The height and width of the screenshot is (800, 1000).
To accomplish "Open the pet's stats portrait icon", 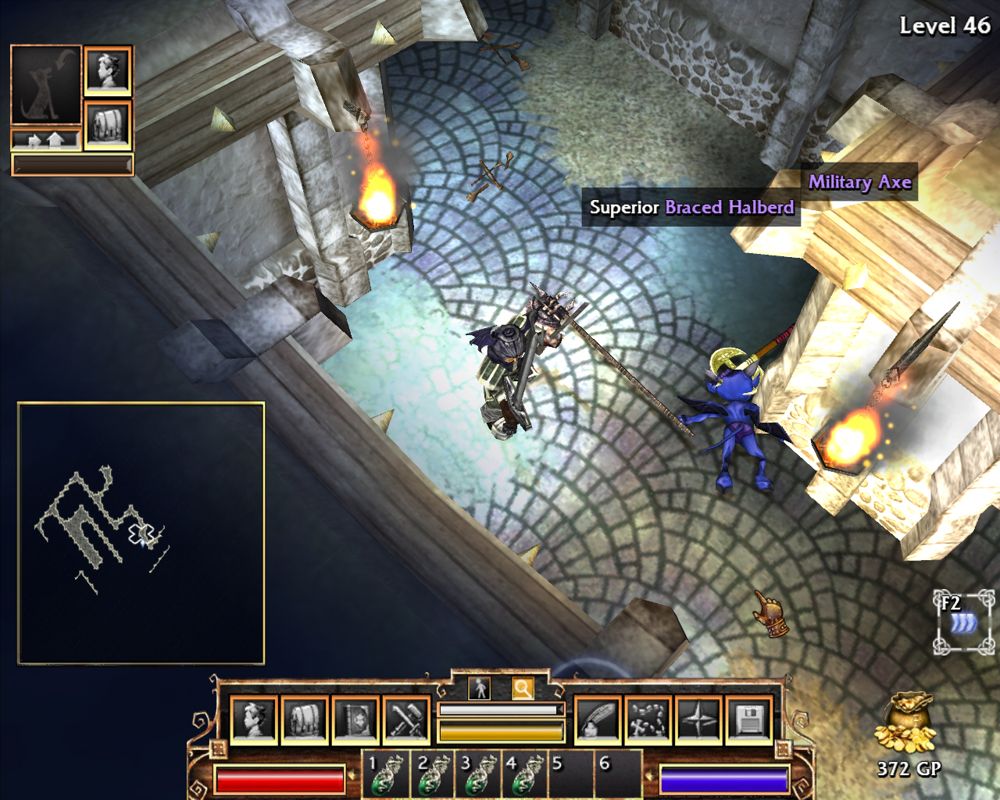I will click(x=107, y=70).
